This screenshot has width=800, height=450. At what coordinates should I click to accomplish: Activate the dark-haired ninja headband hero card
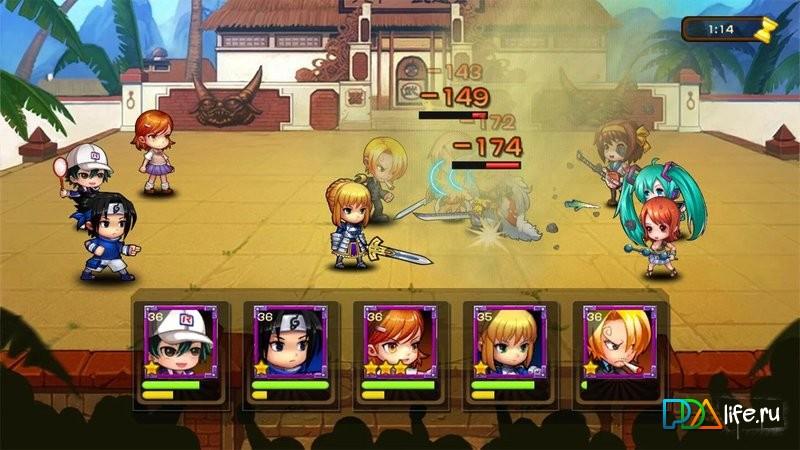pos(289,352)
